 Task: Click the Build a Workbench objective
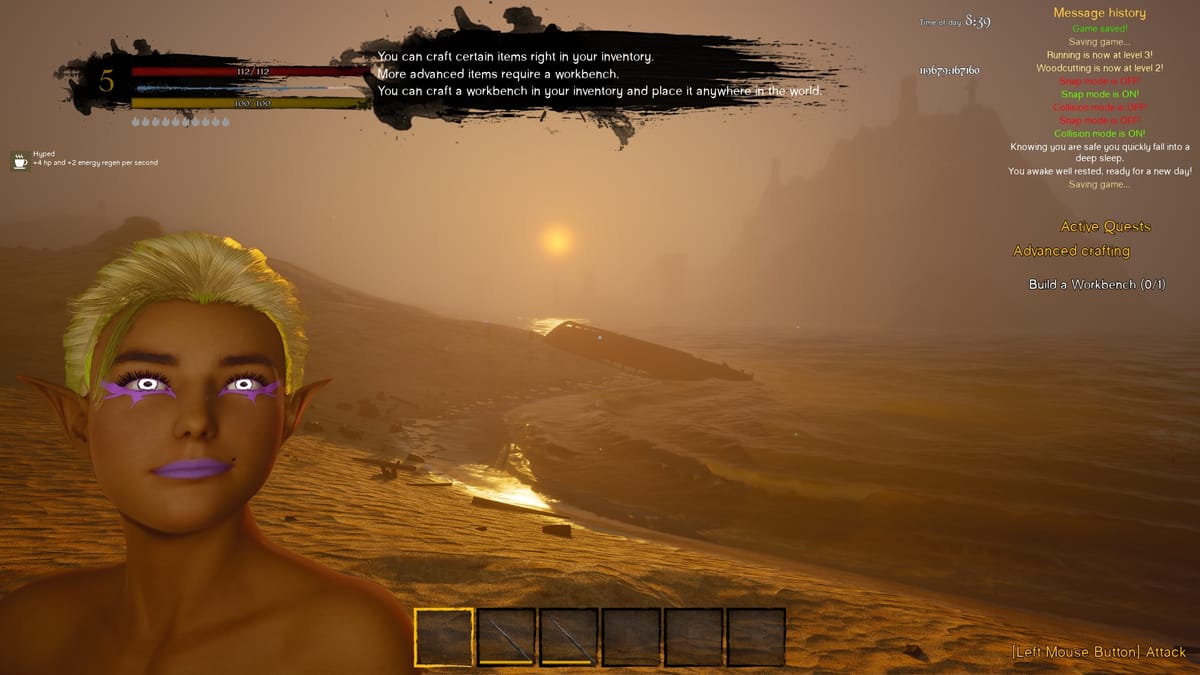point(1097,285)
